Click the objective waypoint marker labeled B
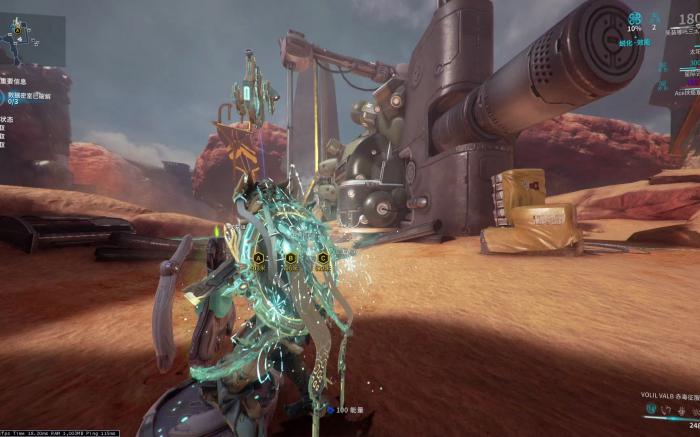 (x=290, y=258)
